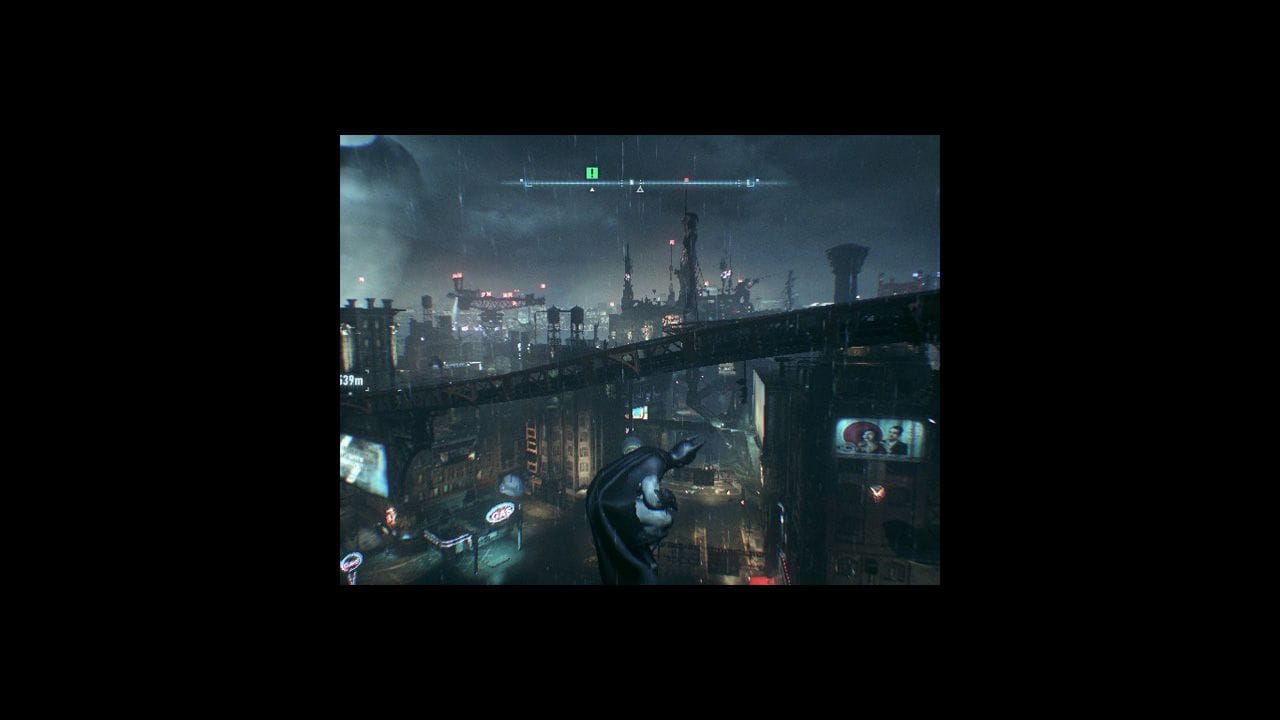Click the billboard with two faces
Viewport: 1280px width, 720px height.
pos(872,436)
